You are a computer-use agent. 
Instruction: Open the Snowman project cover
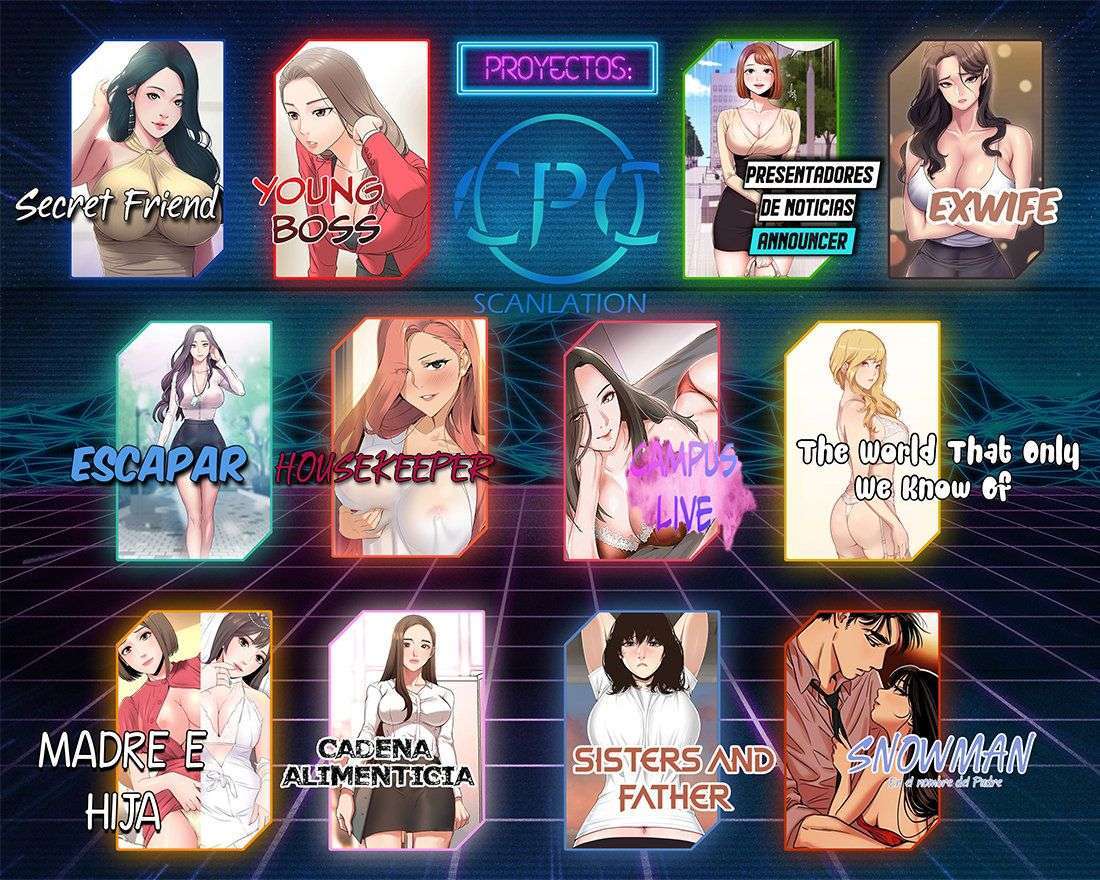[x=862, y=722]
